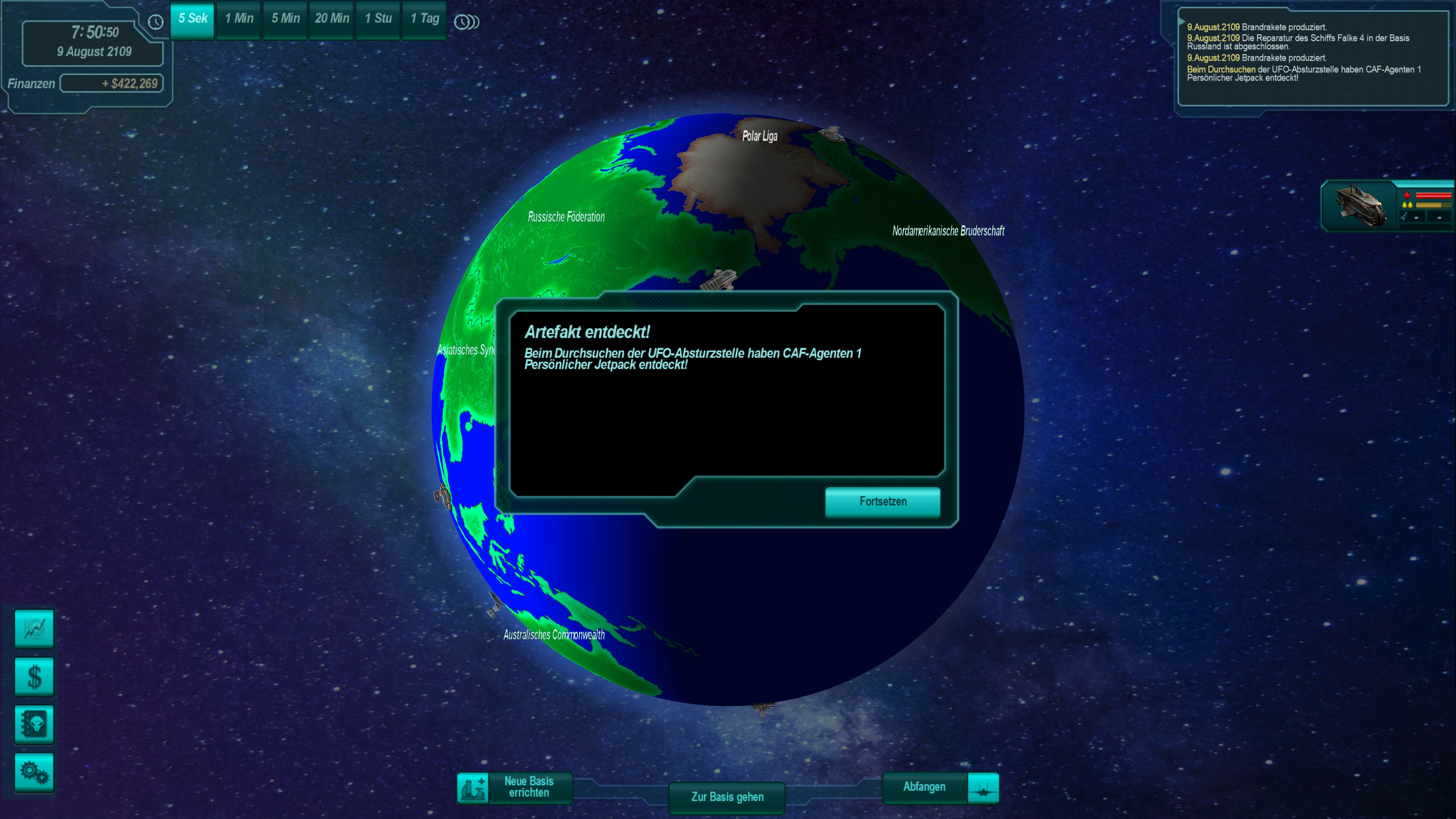Set time speed to 5 Sek
The width and height of the screenshot is (1456, 819).
click(193, 19)
